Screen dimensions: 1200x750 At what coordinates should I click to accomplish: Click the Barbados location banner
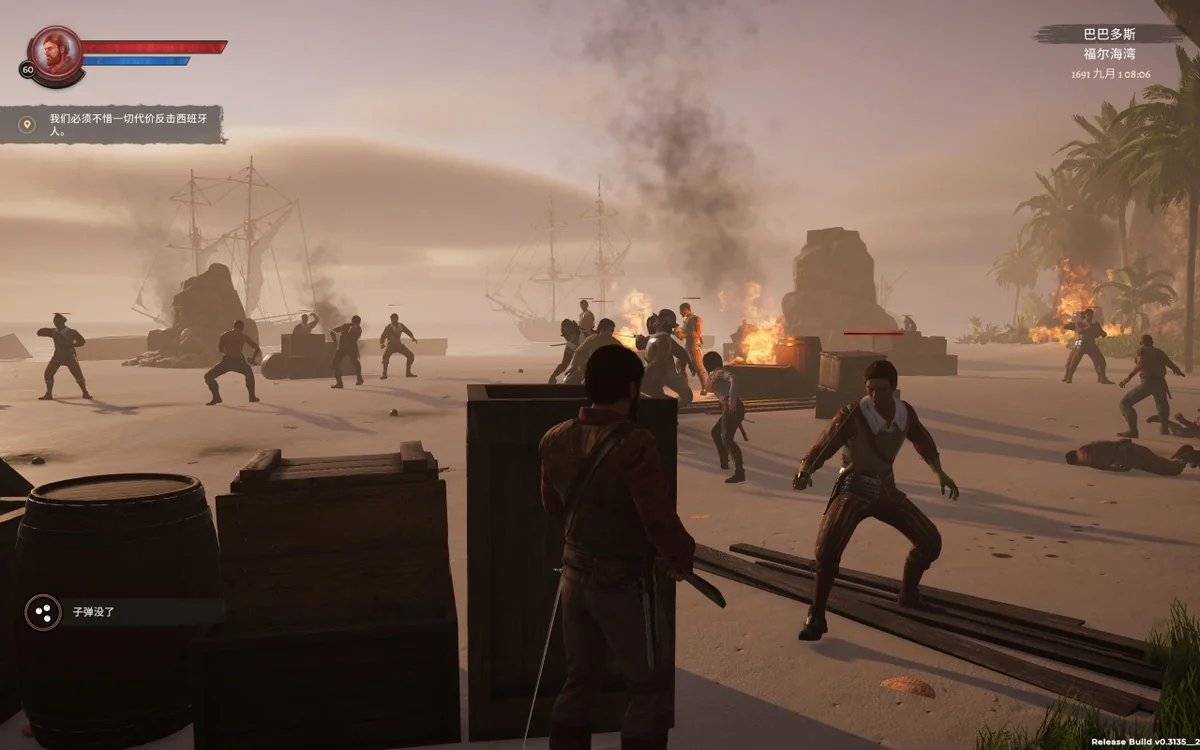click(1108, 34)
